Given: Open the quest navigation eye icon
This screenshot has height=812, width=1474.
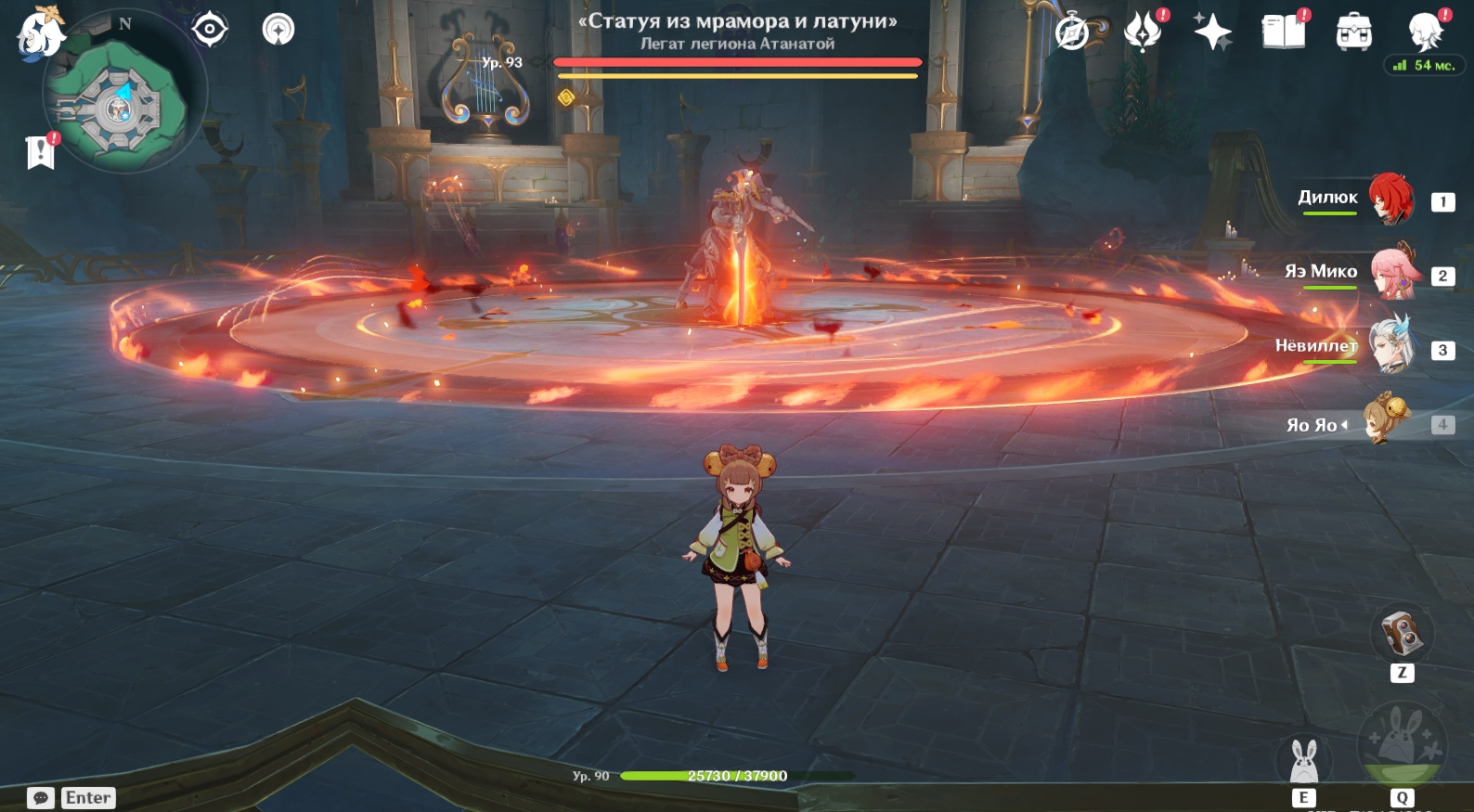Looking at the screenshot, I should click(x=210, y=30).
